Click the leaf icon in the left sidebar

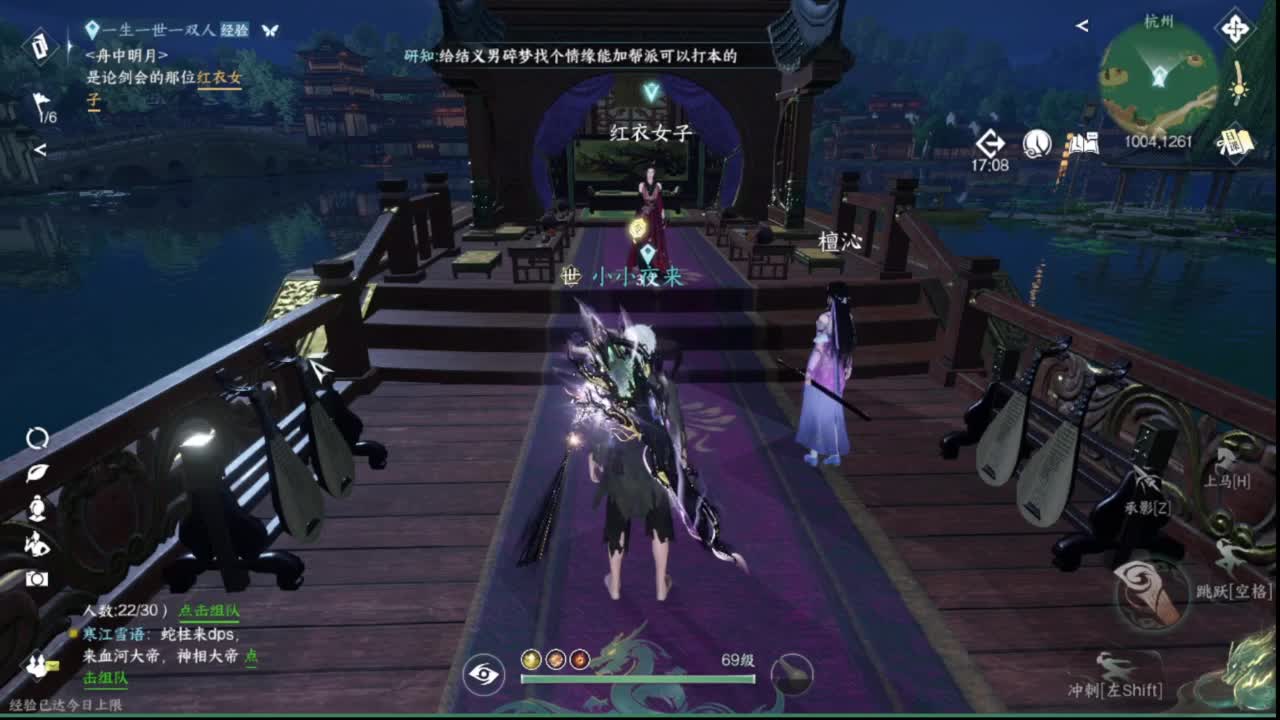pos(36,473)
